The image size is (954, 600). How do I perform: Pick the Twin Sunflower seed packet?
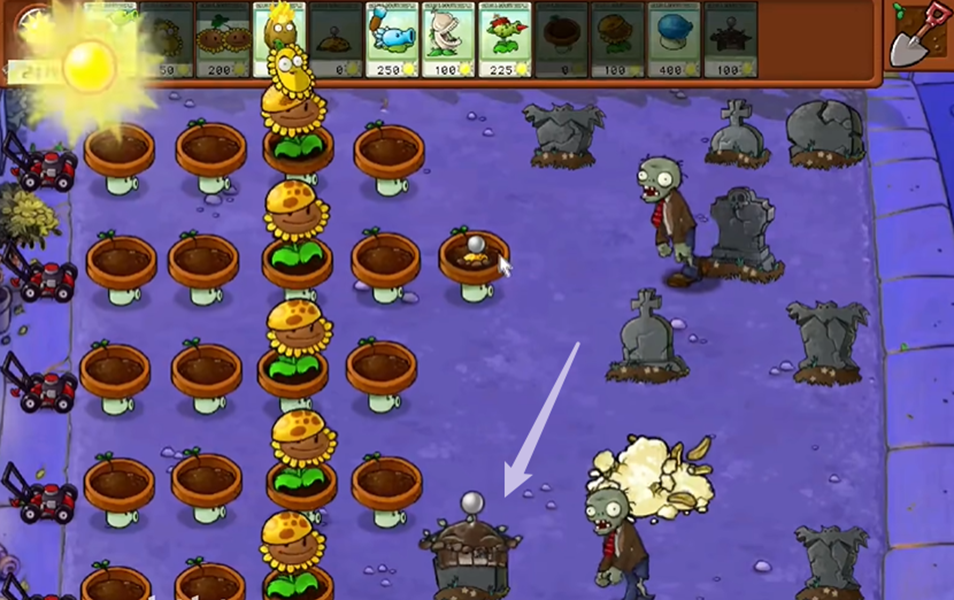coord(222,40)
